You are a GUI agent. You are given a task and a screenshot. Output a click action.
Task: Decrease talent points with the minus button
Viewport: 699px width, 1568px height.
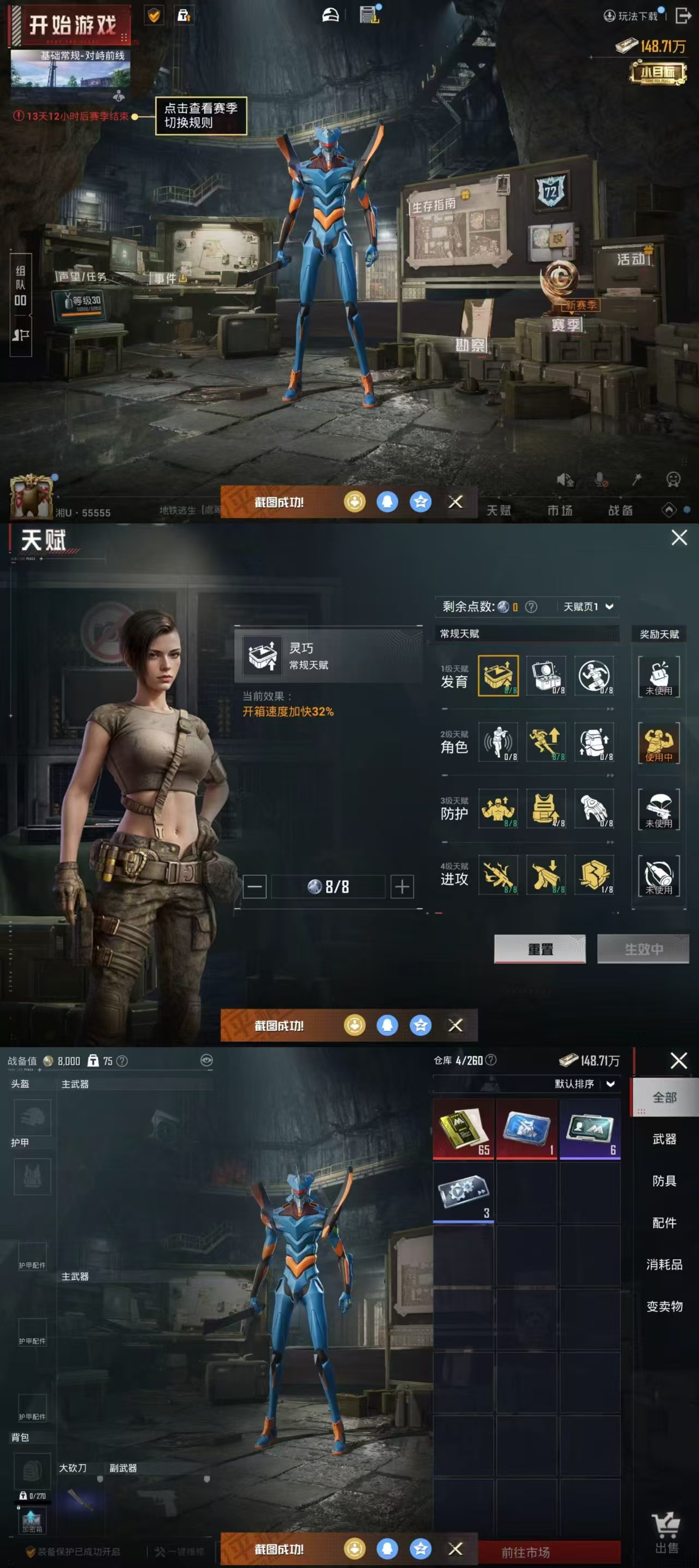[x=254, y=886]
